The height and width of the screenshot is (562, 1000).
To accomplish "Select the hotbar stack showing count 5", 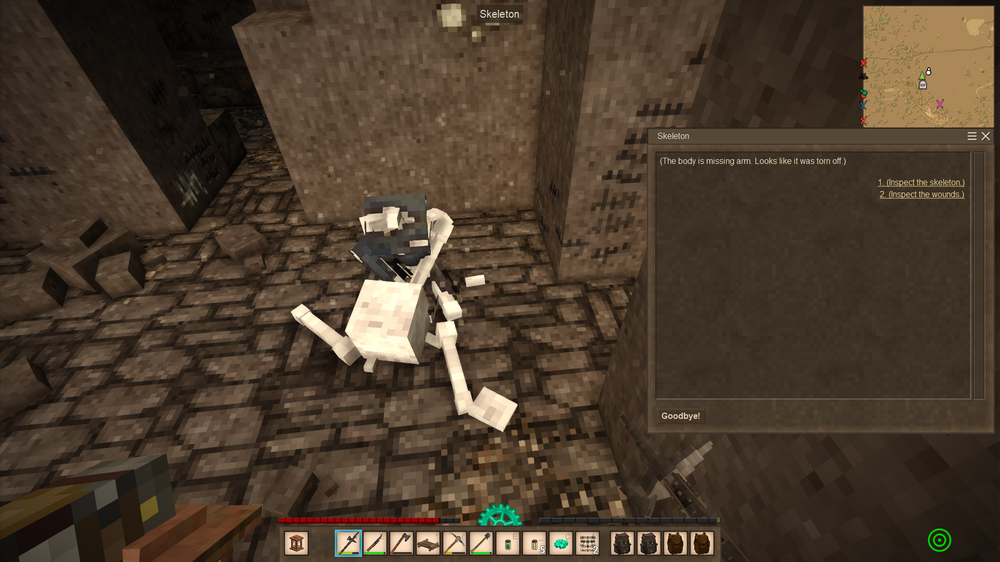I will 534,543.
